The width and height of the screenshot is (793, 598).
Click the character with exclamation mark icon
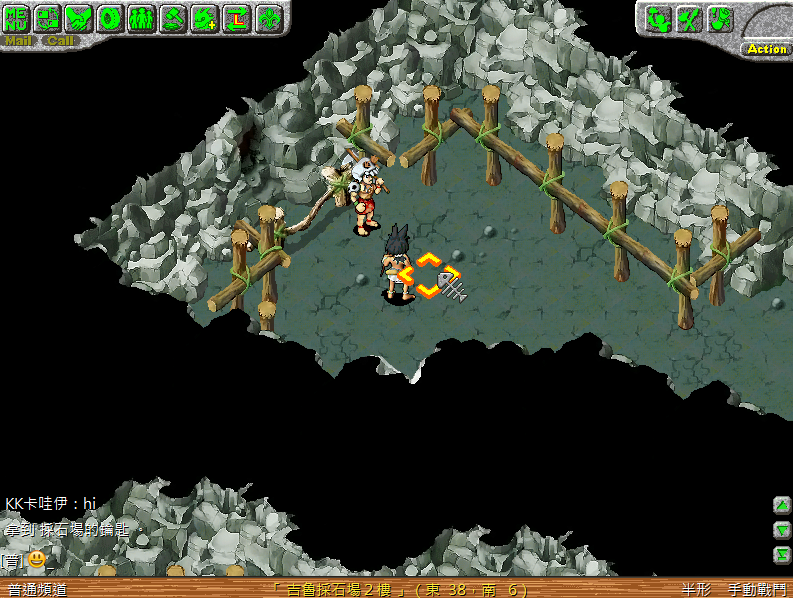click(x=720, y=19)
